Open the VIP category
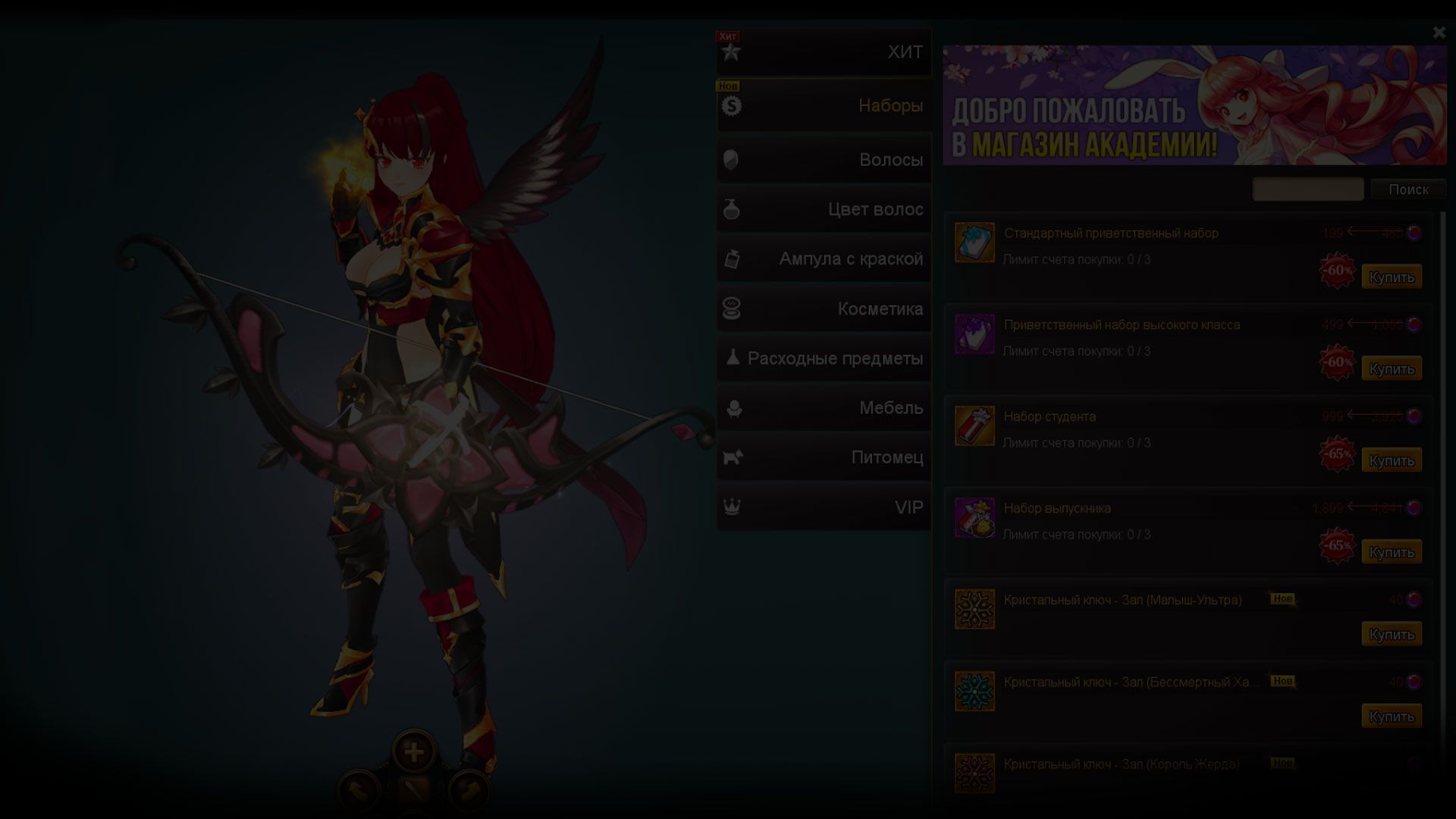 coord(824,507)
